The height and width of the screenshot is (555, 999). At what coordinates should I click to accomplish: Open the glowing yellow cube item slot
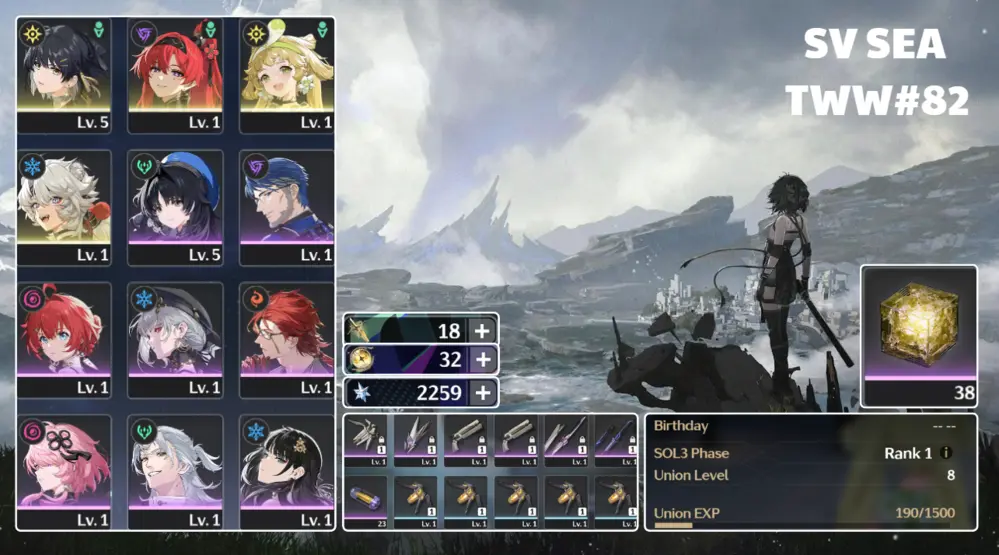click(x=919, y=334)
